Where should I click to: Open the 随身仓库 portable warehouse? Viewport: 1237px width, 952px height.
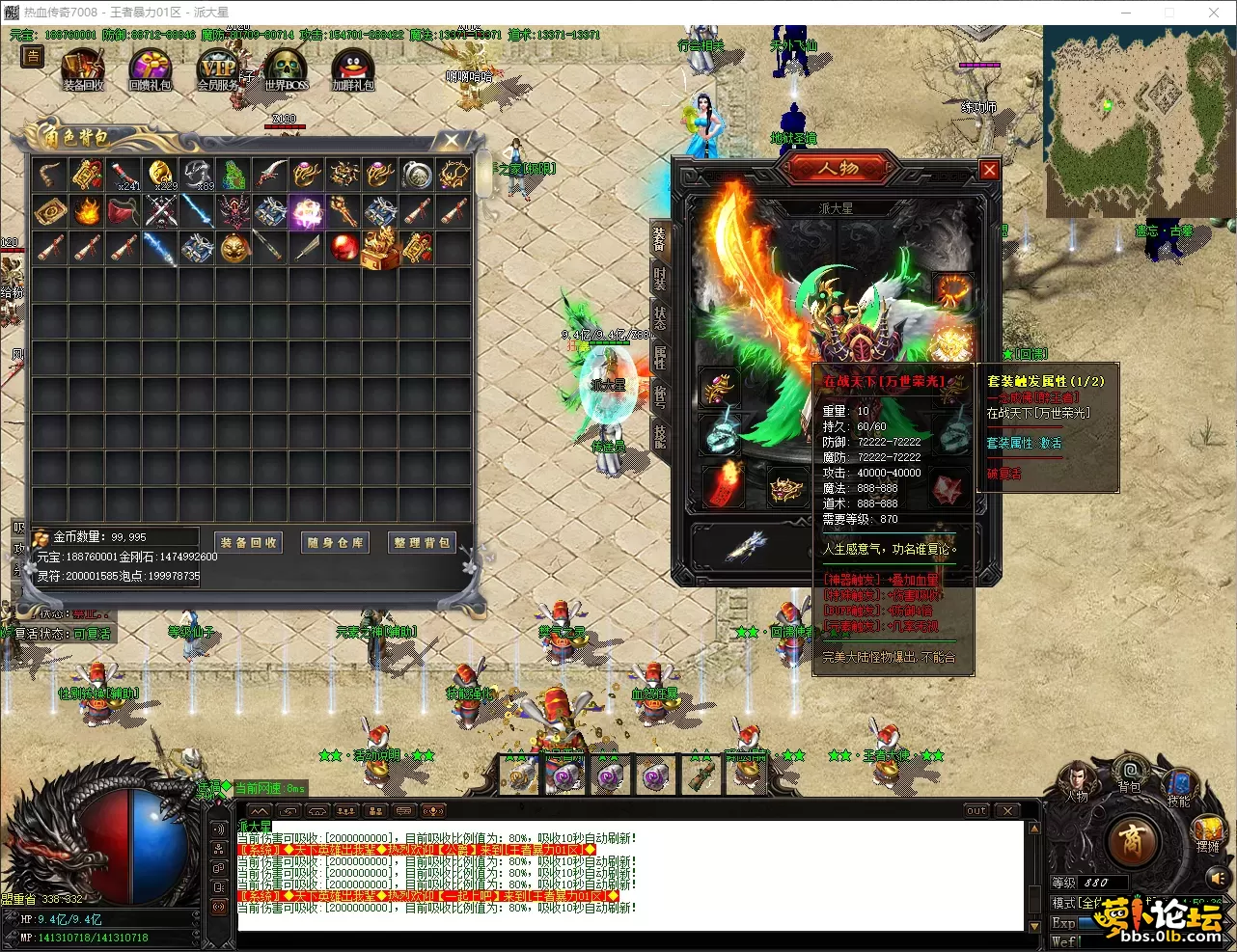click(335, 542)
